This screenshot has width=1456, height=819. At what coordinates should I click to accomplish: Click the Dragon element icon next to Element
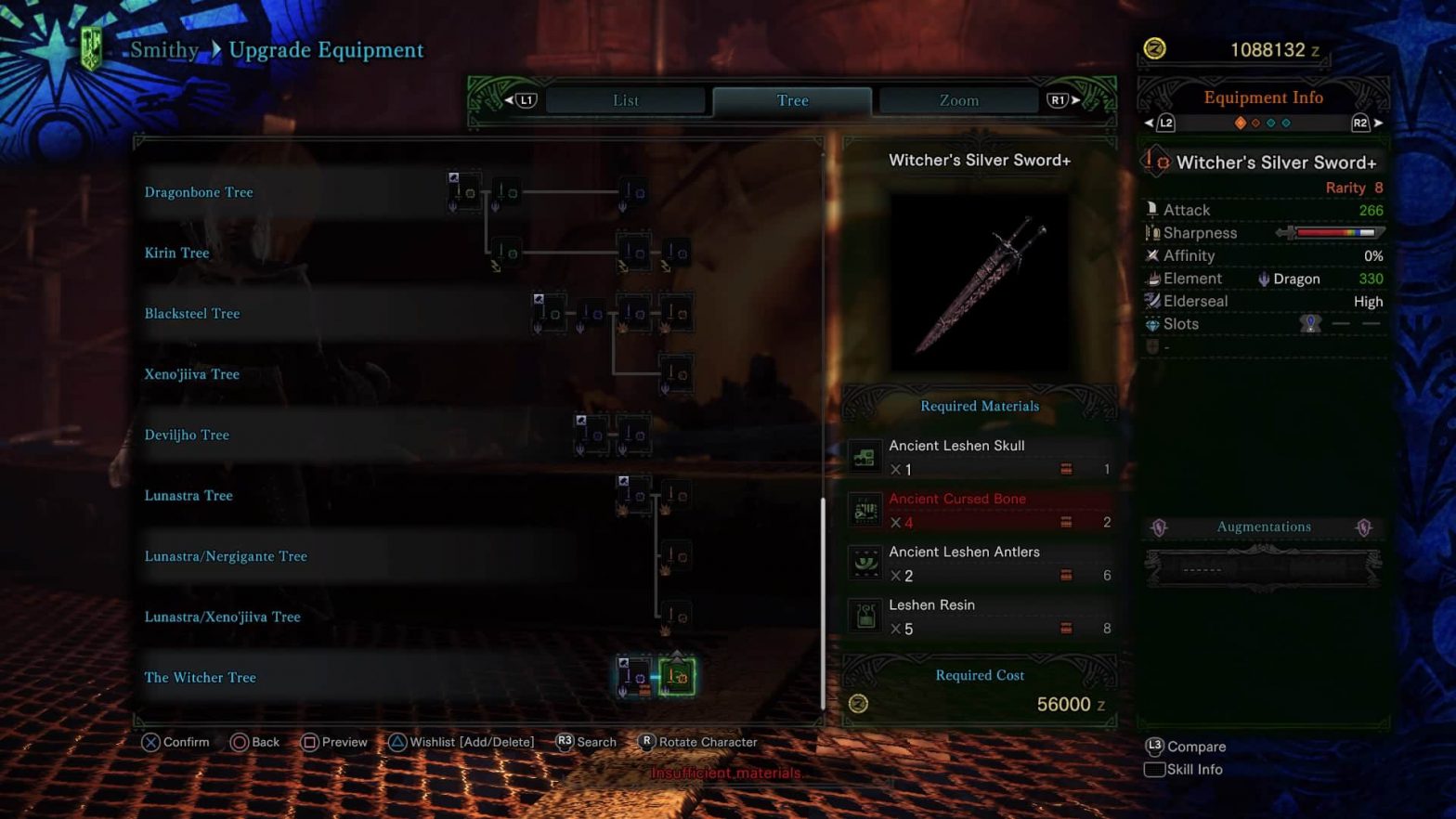point(1264,279)
